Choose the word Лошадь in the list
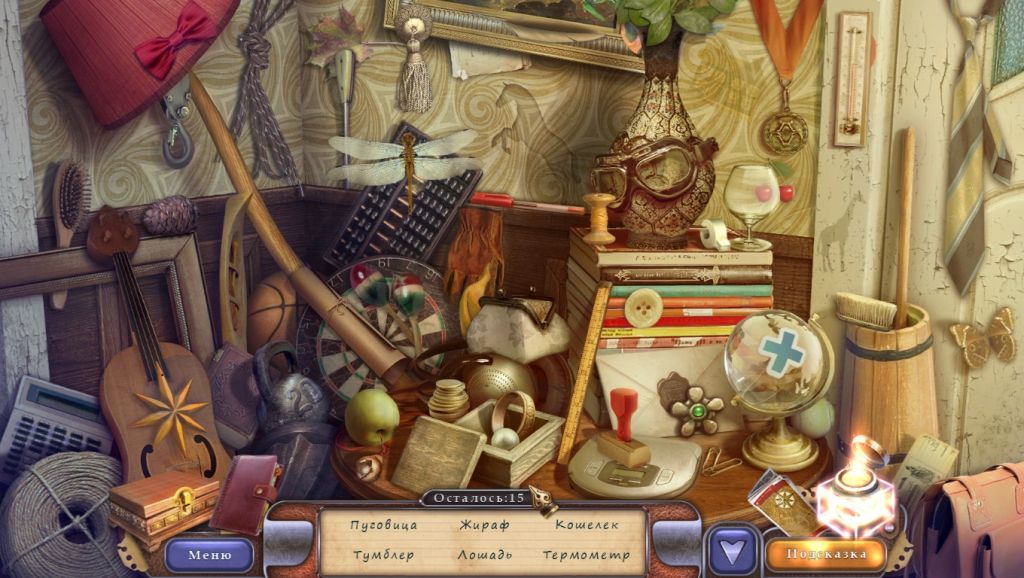The width and height of the screenshot is (1024, 578). click(x=485, y=555)
